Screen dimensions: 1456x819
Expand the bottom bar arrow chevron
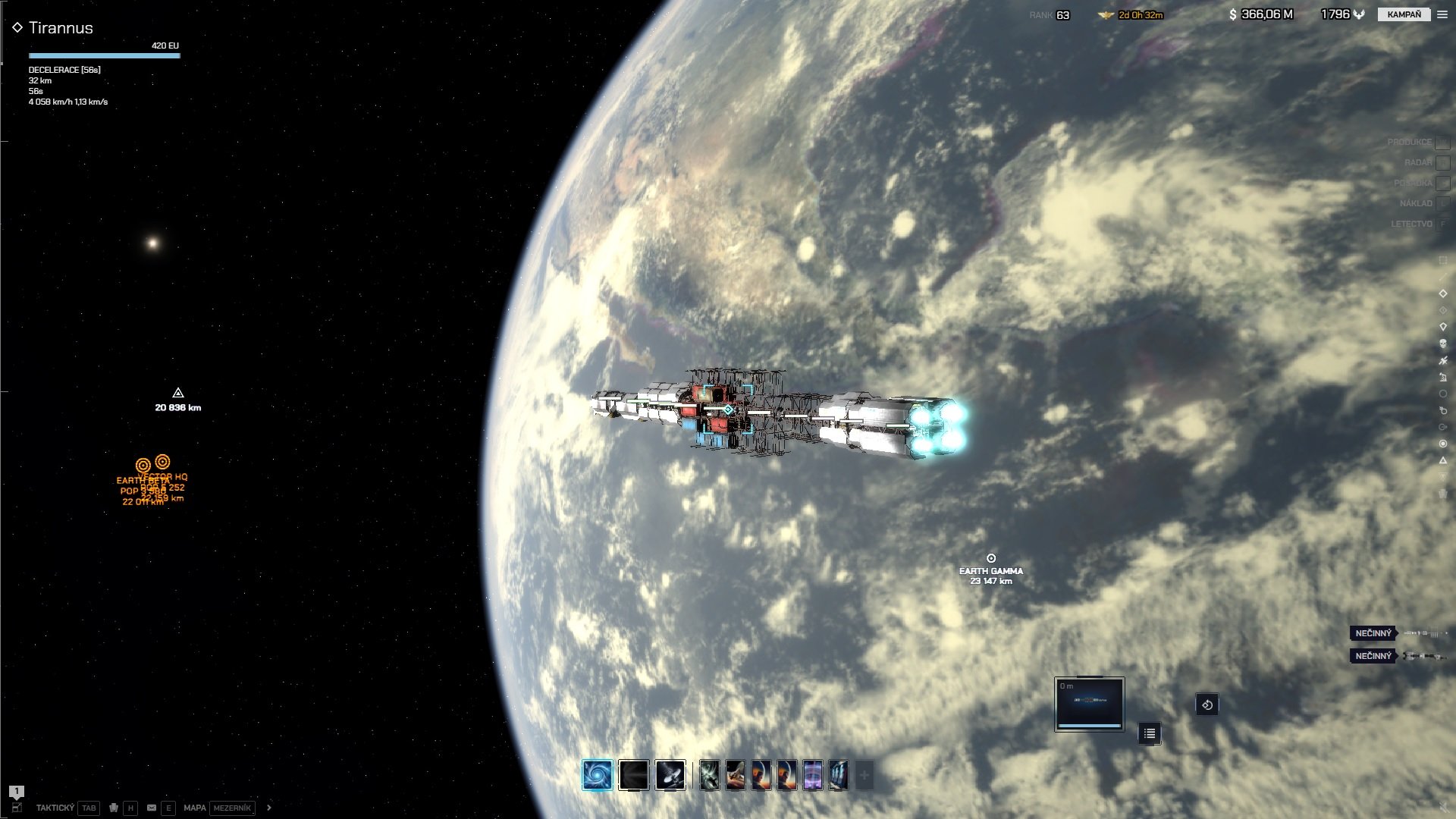click(x=269, y=808)
